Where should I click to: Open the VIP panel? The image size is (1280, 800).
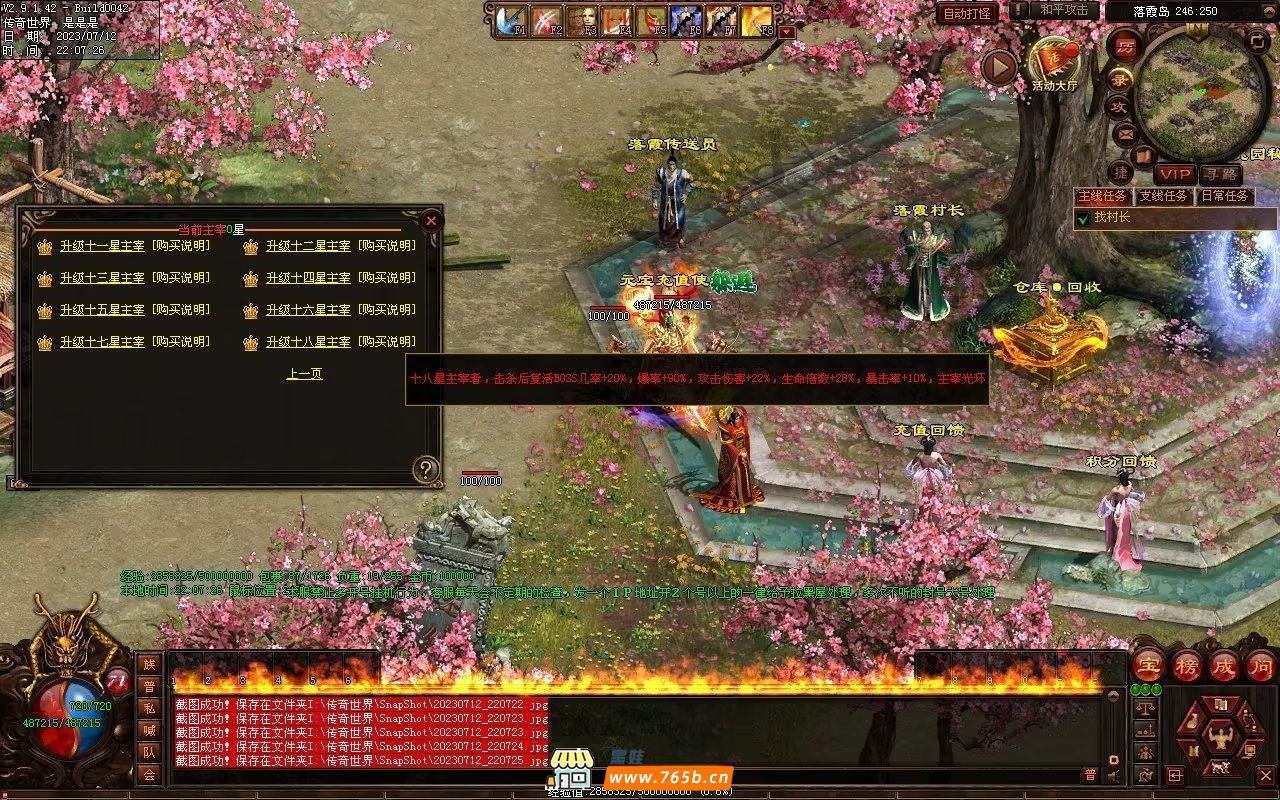[x=1175, y=174]
